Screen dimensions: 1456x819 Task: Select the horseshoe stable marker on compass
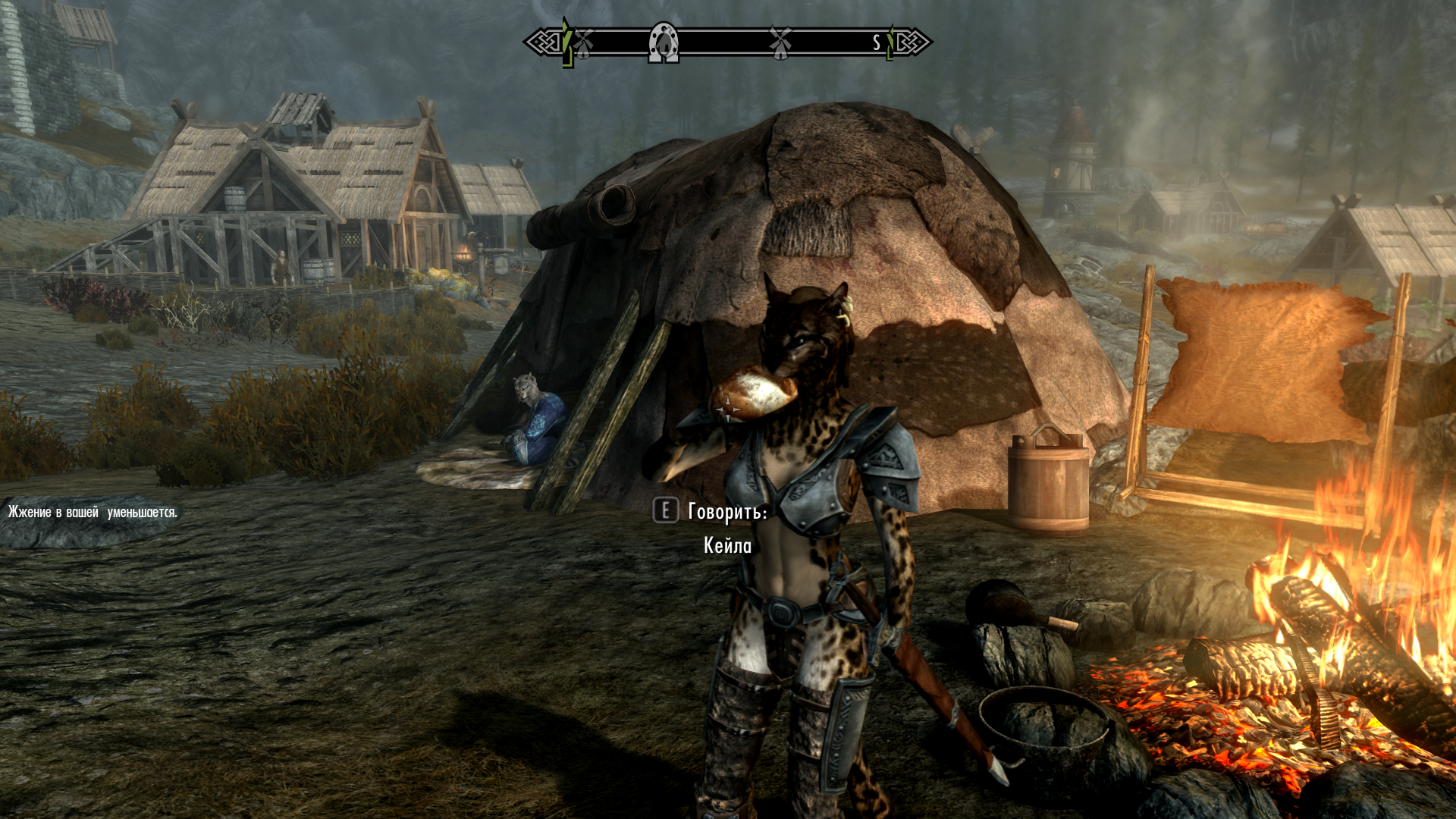point(664,42)
